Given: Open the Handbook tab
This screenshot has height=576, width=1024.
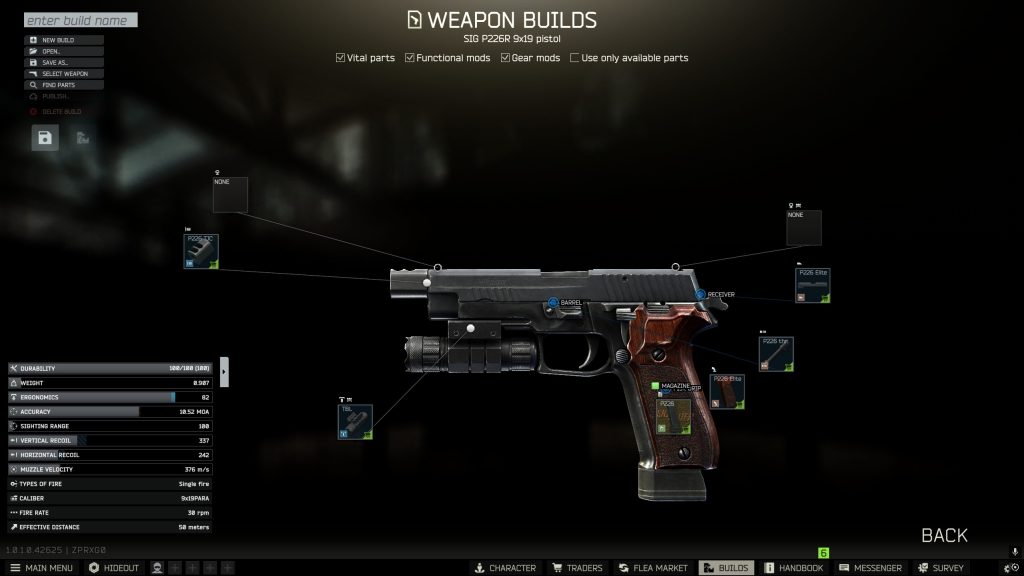Looking at the screenshot, I should coord(793,568).
